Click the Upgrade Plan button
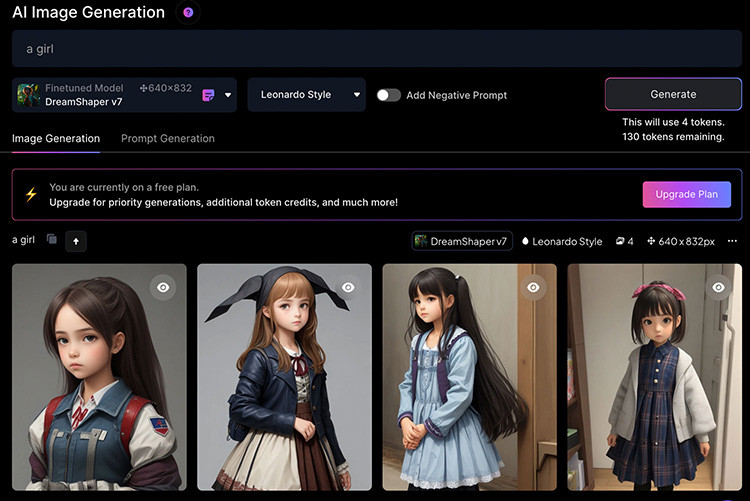 pyautogui.click(x=686, y=194)
